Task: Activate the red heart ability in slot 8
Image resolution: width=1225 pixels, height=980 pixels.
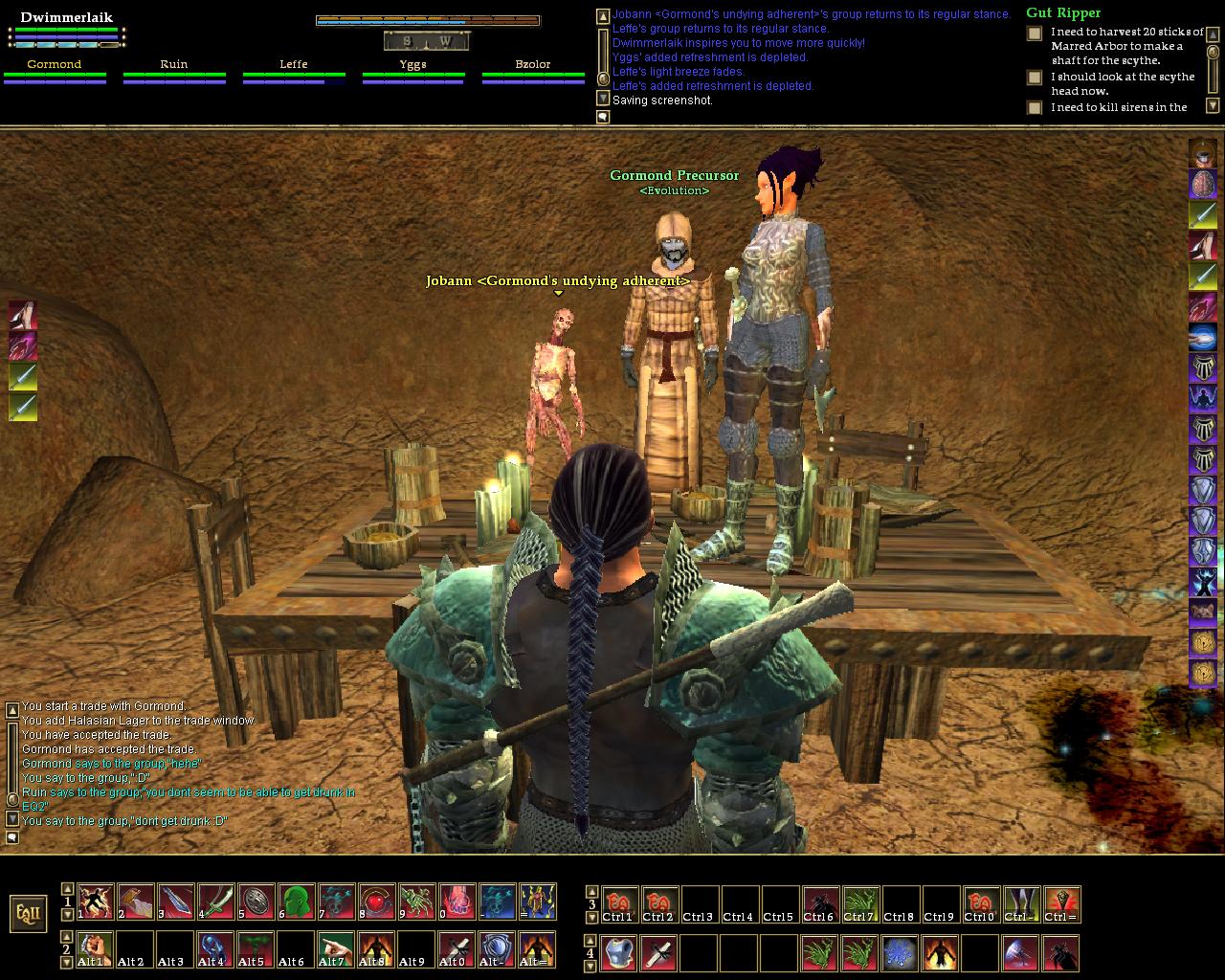Action: pyautogui.click(x=377, y=902)
